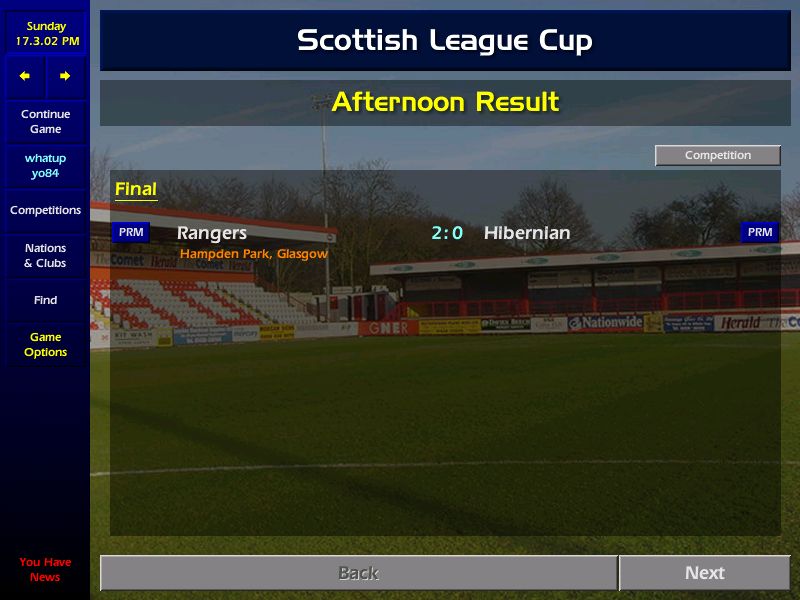This screenshot has width=800, height=600.
Task: Continue Game from the sidebar
Action: [x=45, y=121]
